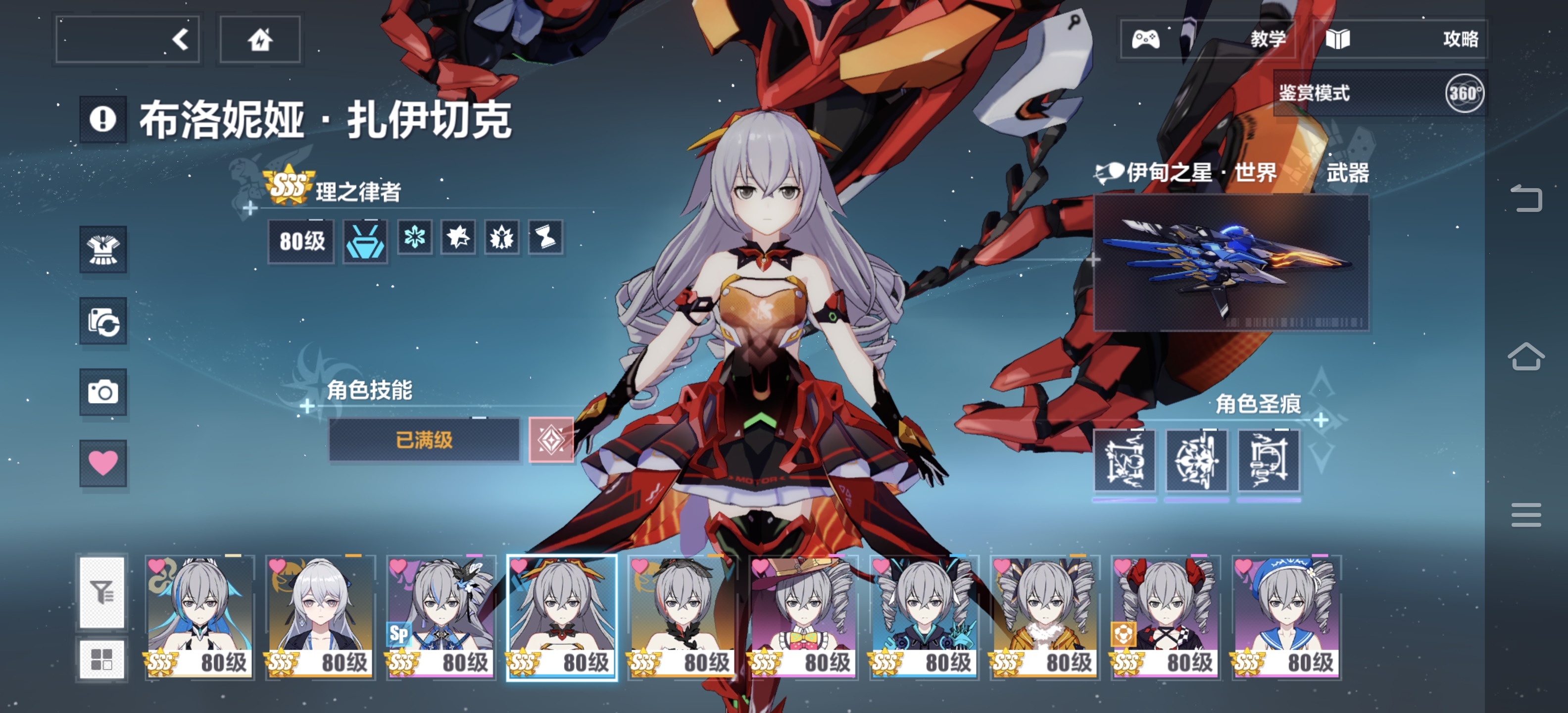Tap the Android recent-apps menu bars
The width and height of the screenshot is (1568, 713).
[x=1525, y=515]
